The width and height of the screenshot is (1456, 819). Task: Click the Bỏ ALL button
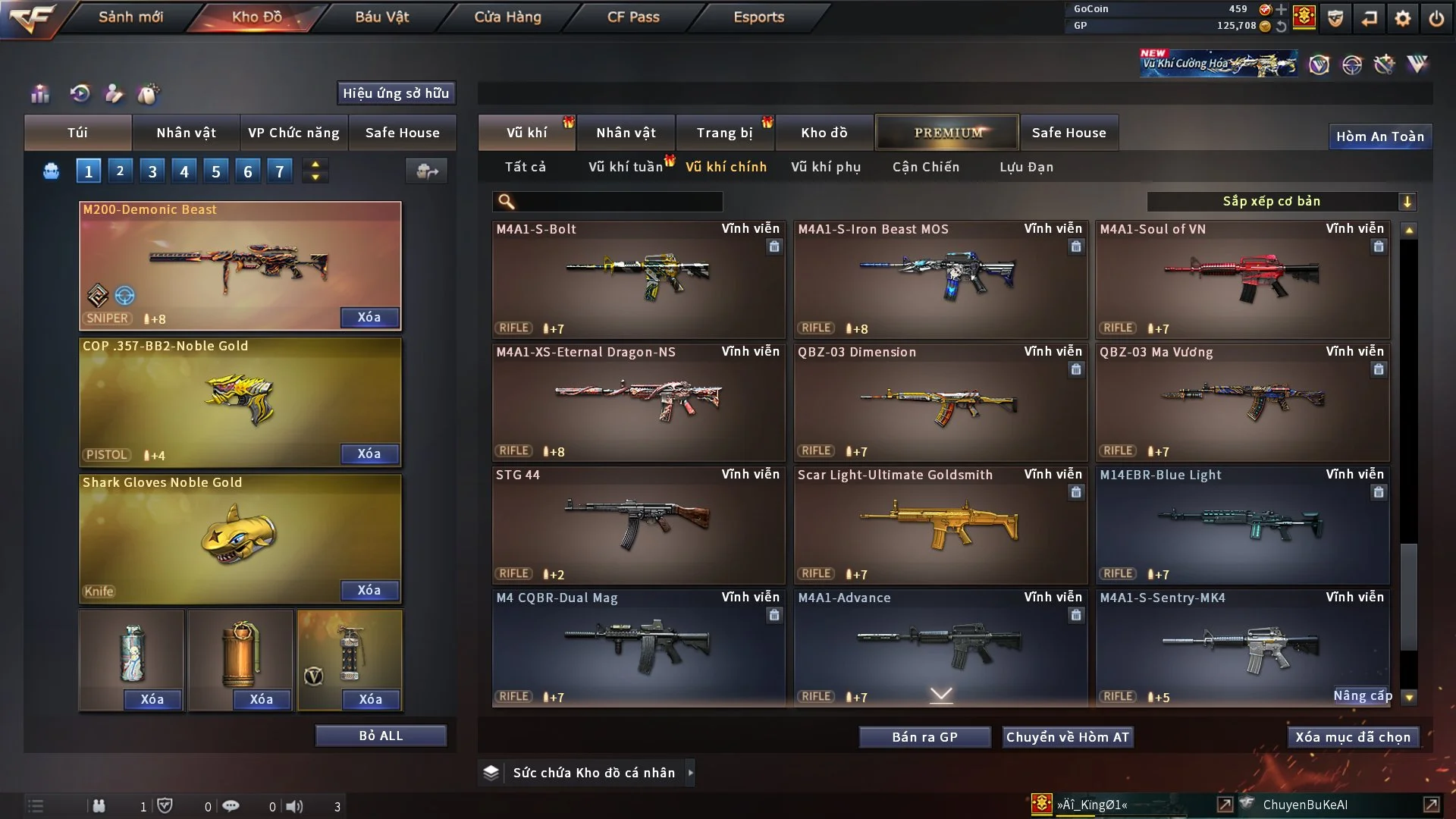381,736
